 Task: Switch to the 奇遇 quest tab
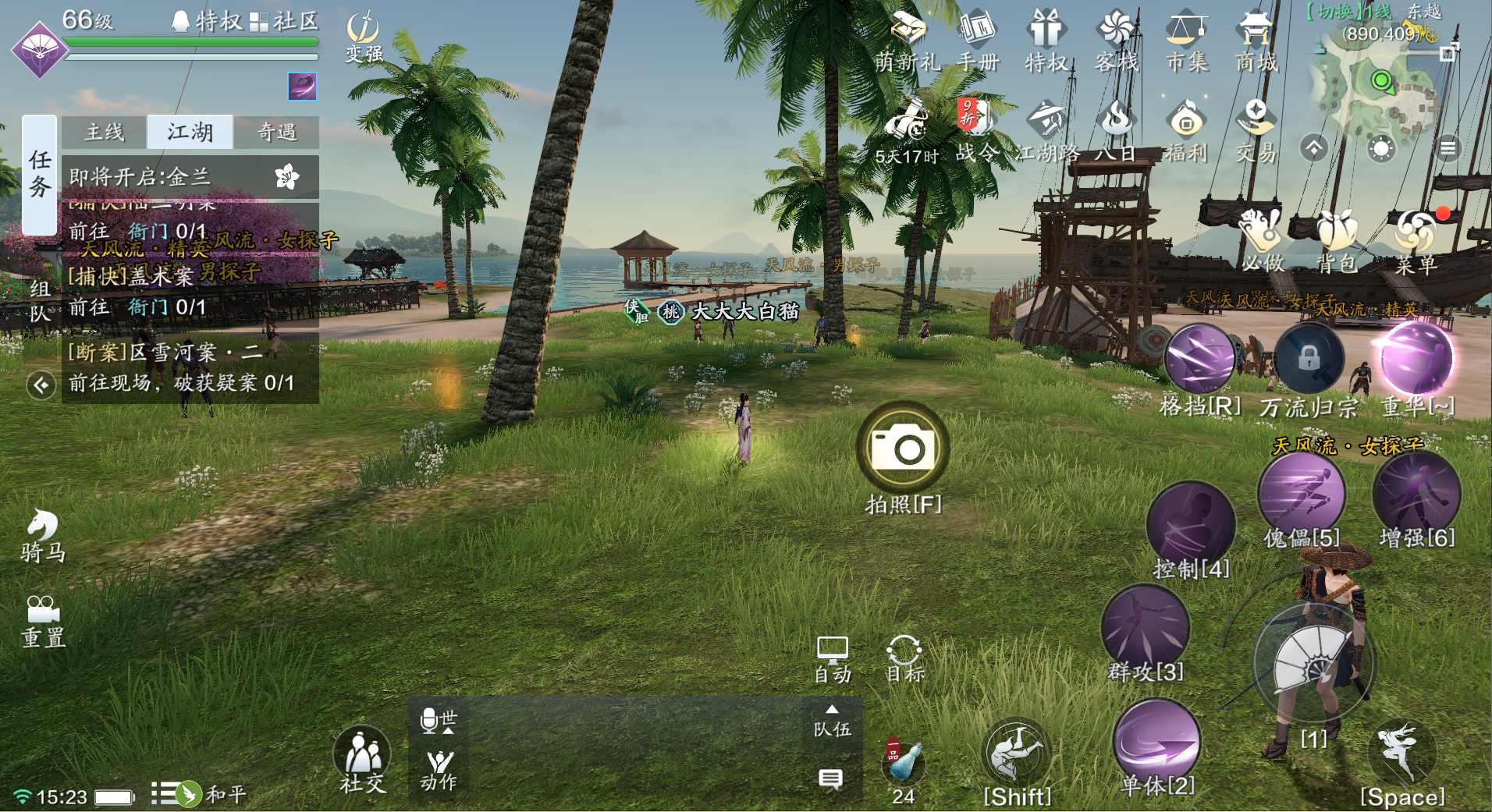277,133
